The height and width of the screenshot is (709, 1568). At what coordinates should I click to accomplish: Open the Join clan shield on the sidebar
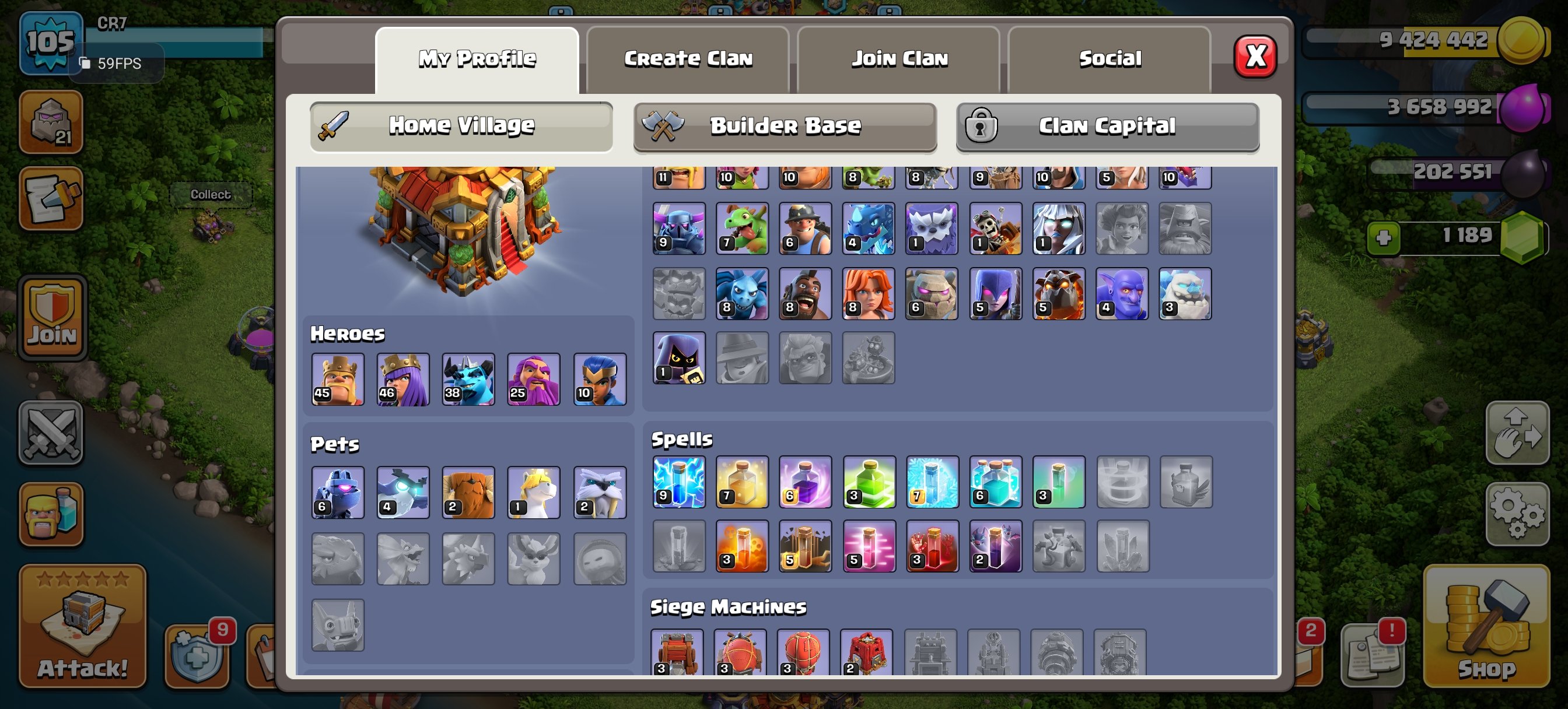point(54,317)
